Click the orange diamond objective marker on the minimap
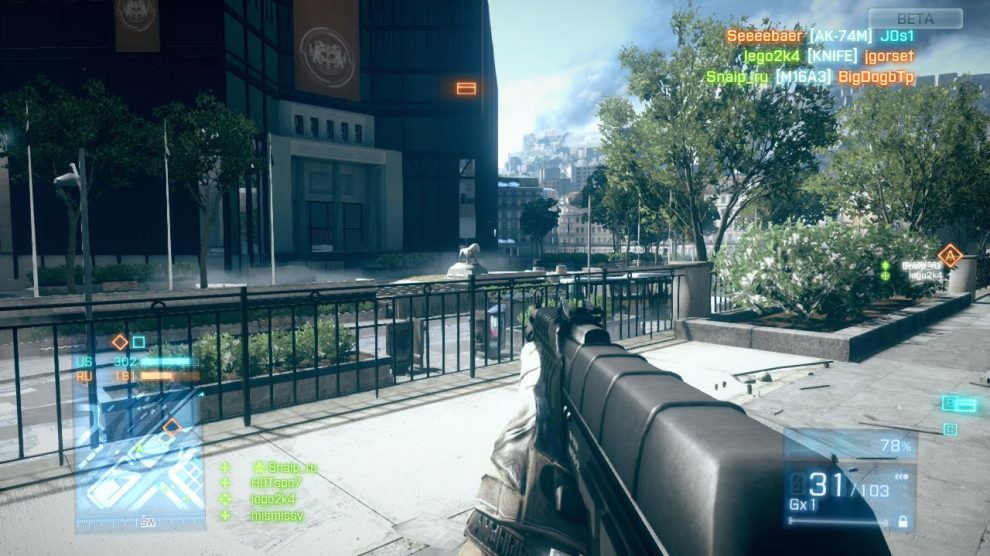This screenshot has height=556, width=990. coord(172,427)
